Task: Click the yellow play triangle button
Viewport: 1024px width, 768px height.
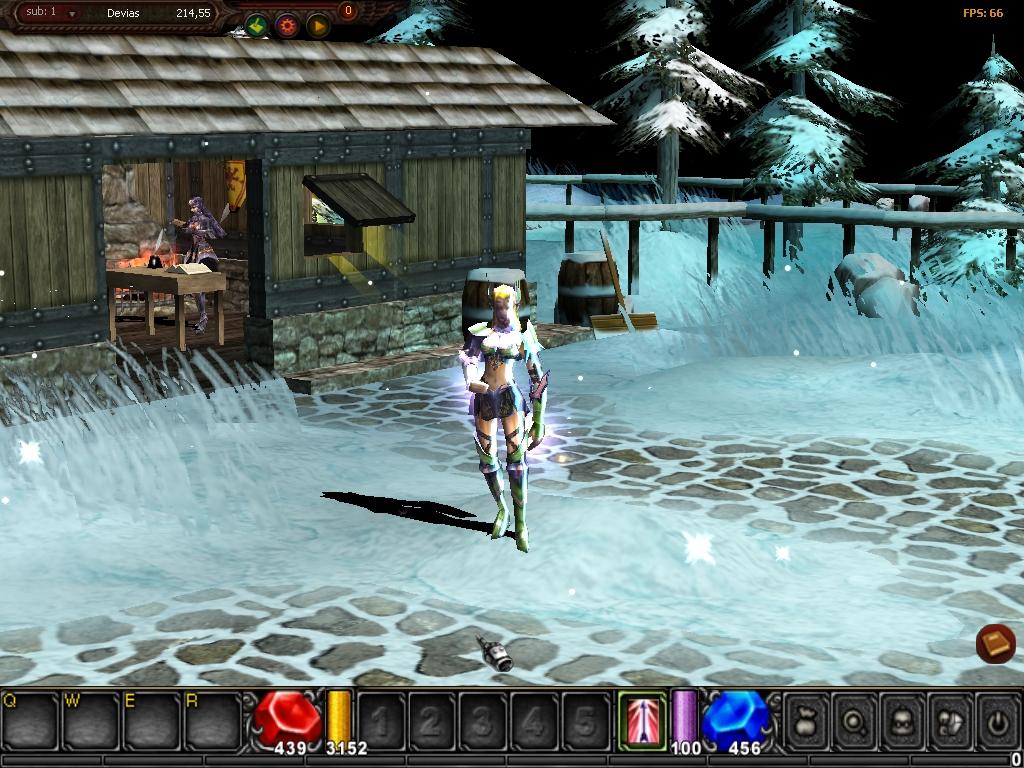Action: click(x=318, y=26)
